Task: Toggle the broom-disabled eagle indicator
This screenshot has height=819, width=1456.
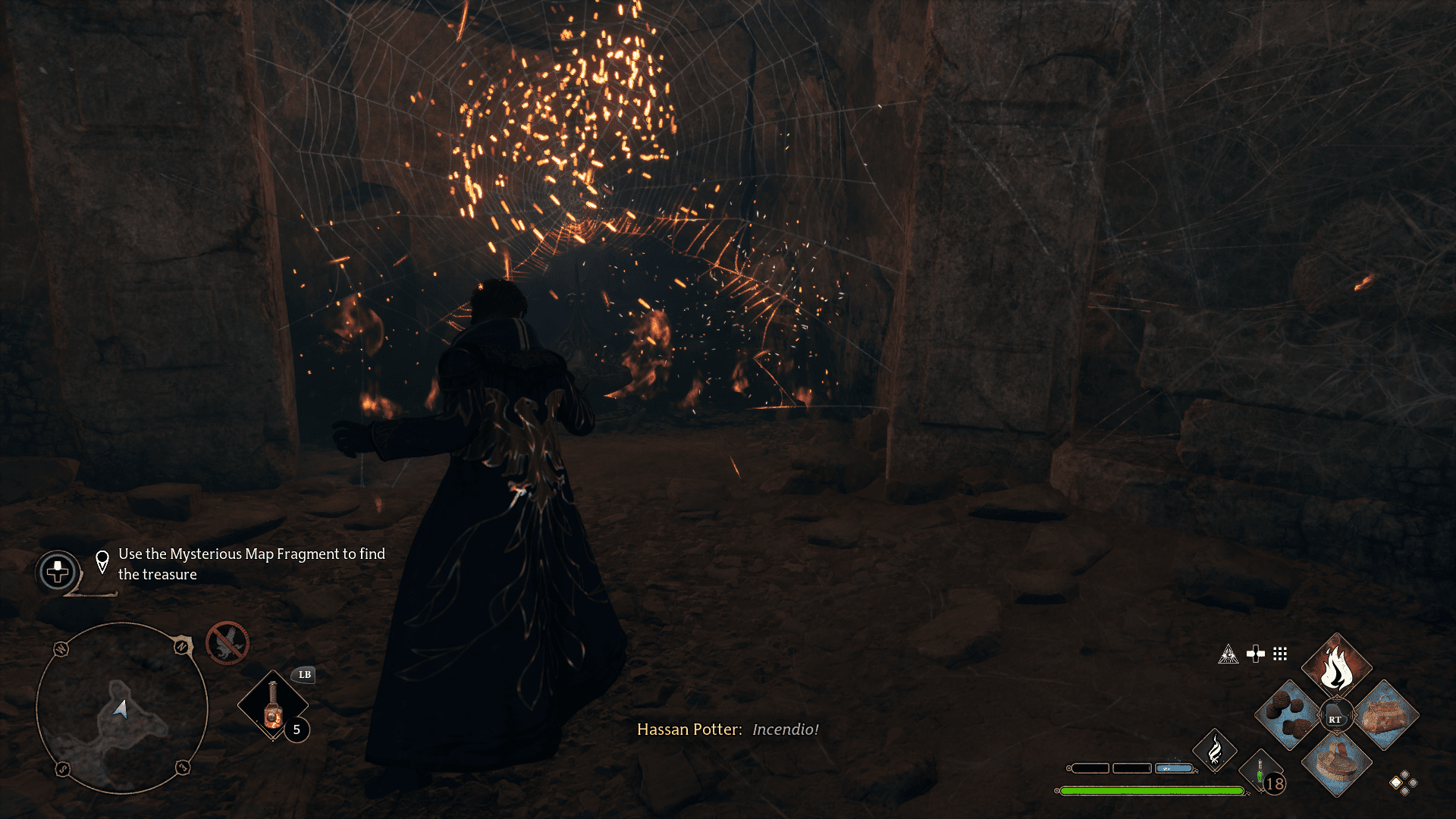Action: point(227,643)
